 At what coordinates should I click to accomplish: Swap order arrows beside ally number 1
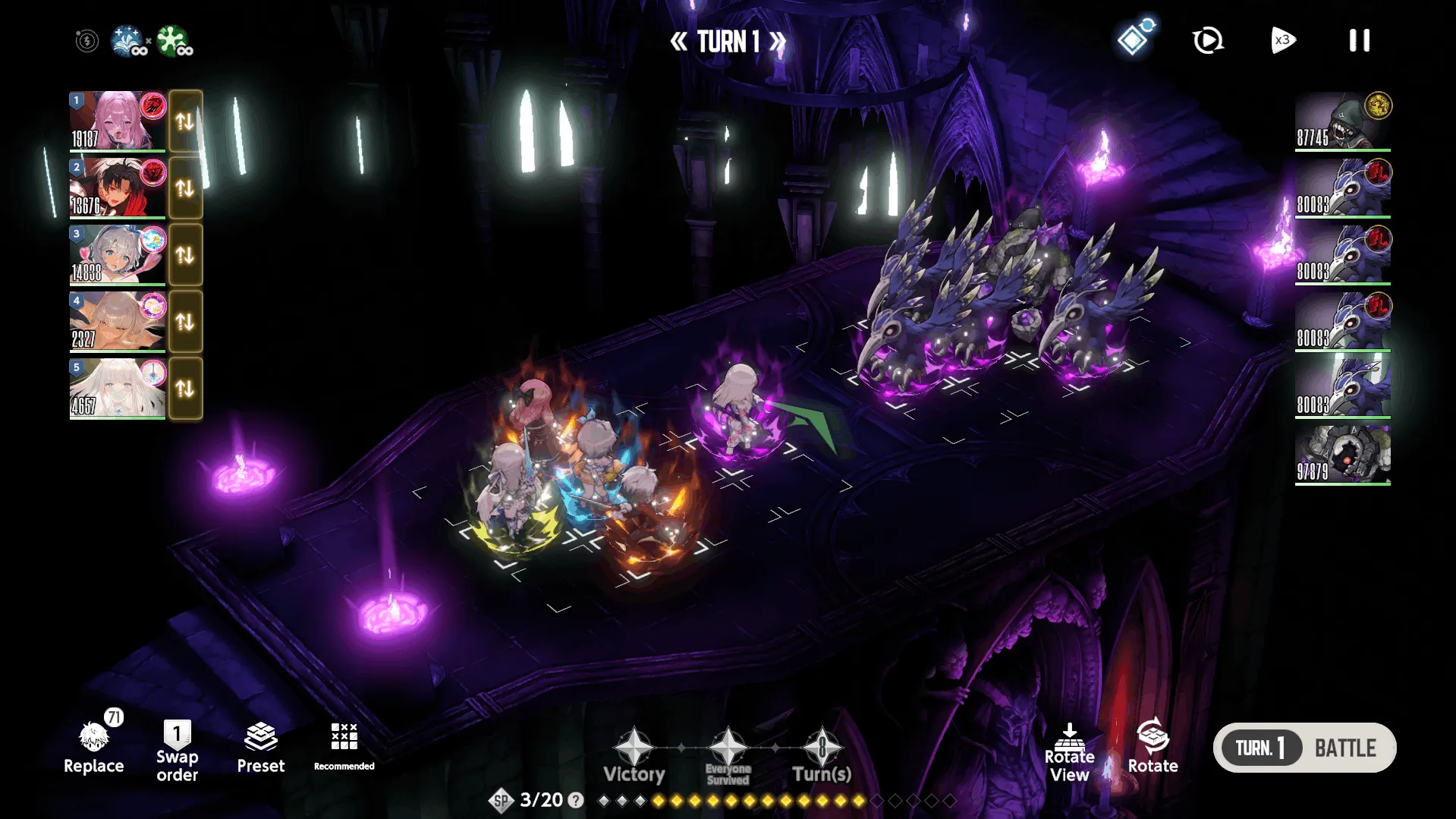click(x=185, y=121)
